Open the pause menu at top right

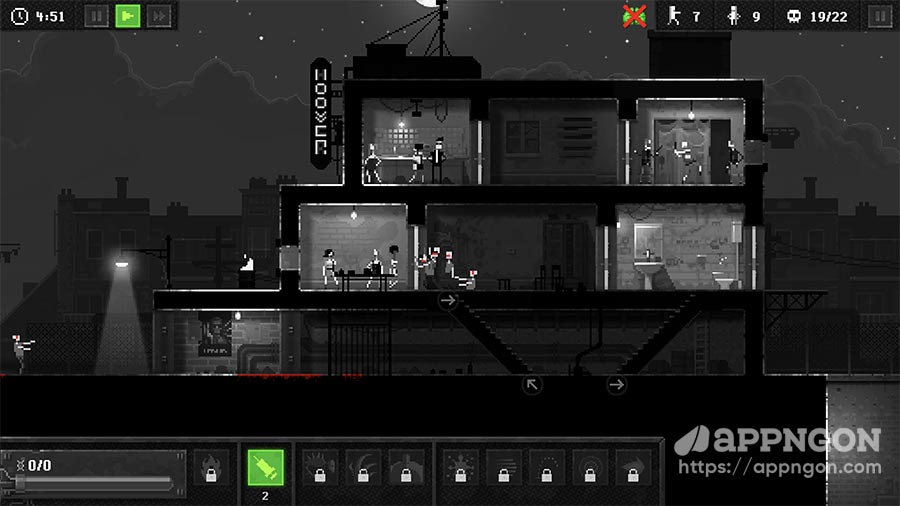(880, 16)
